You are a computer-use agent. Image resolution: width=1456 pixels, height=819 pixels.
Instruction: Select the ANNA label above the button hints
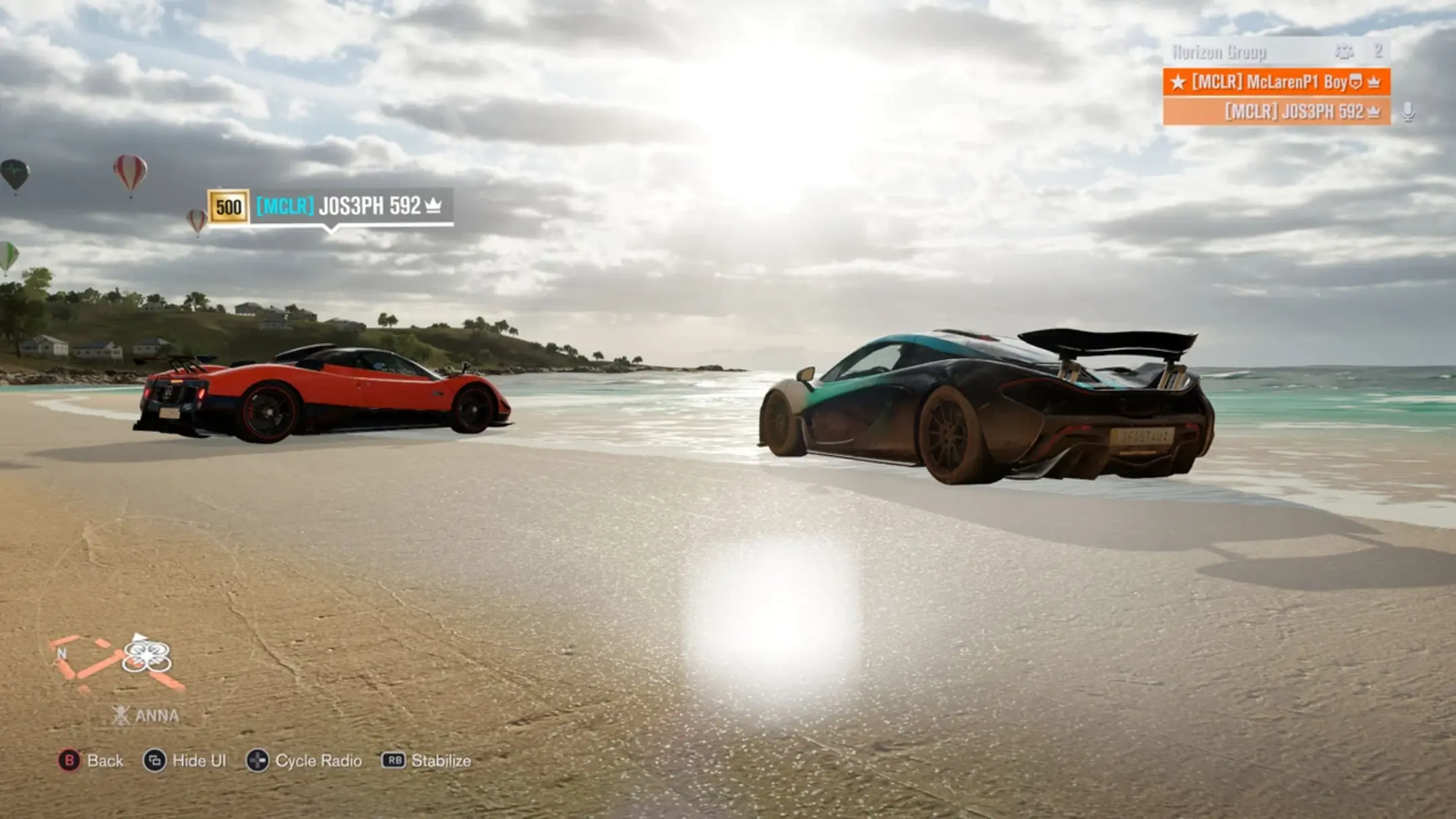point(156,716)
